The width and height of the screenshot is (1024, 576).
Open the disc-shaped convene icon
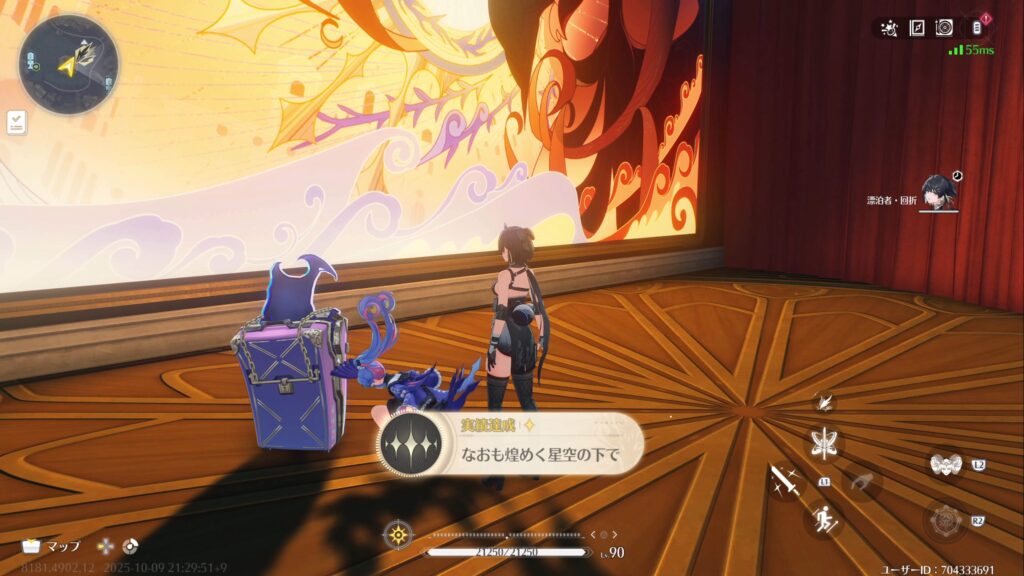(x=944, y=28)
